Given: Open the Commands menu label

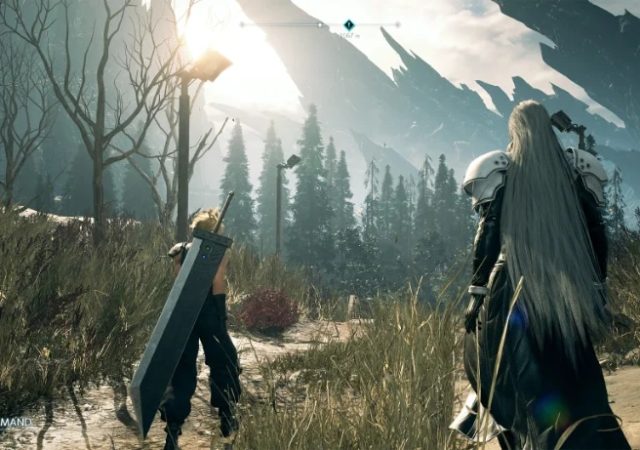Looking at the screenshot, I should [16, 422].
